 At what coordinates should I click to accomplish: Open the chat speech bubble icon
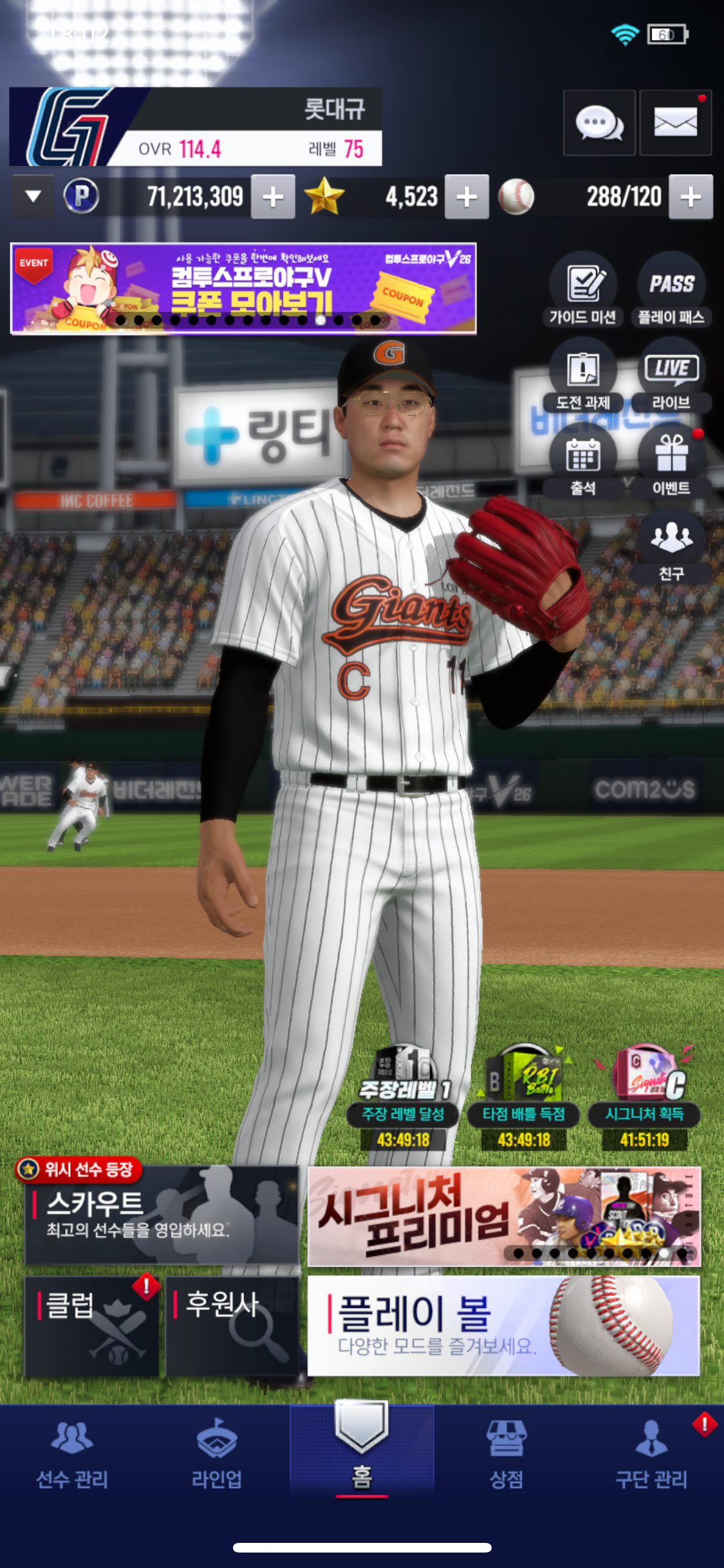[599, 123]
